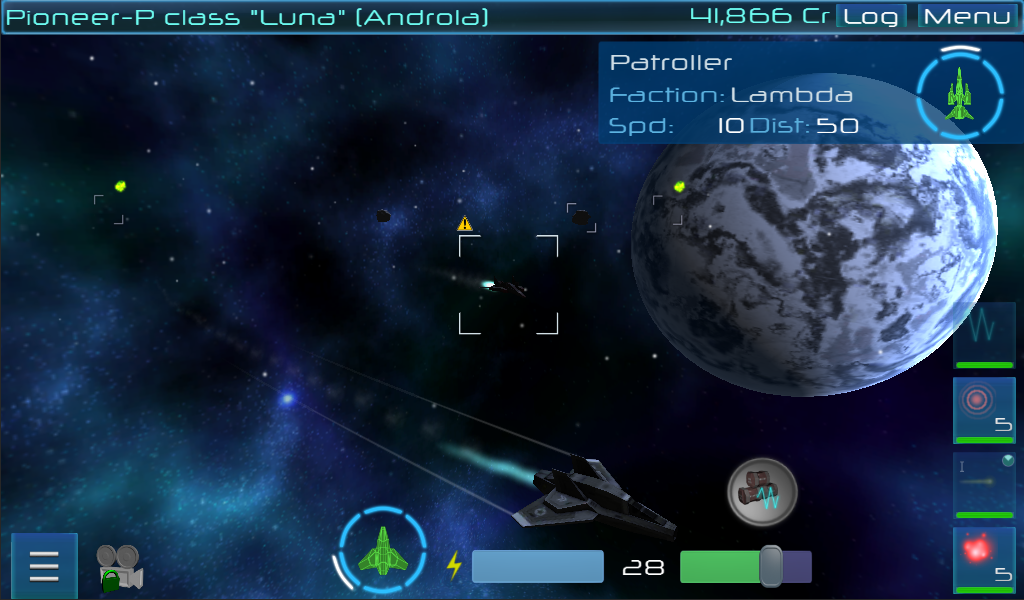The image size is (1024, 600).
Task: Fire the red concentric rings weapon
Action: coord(984,410)
